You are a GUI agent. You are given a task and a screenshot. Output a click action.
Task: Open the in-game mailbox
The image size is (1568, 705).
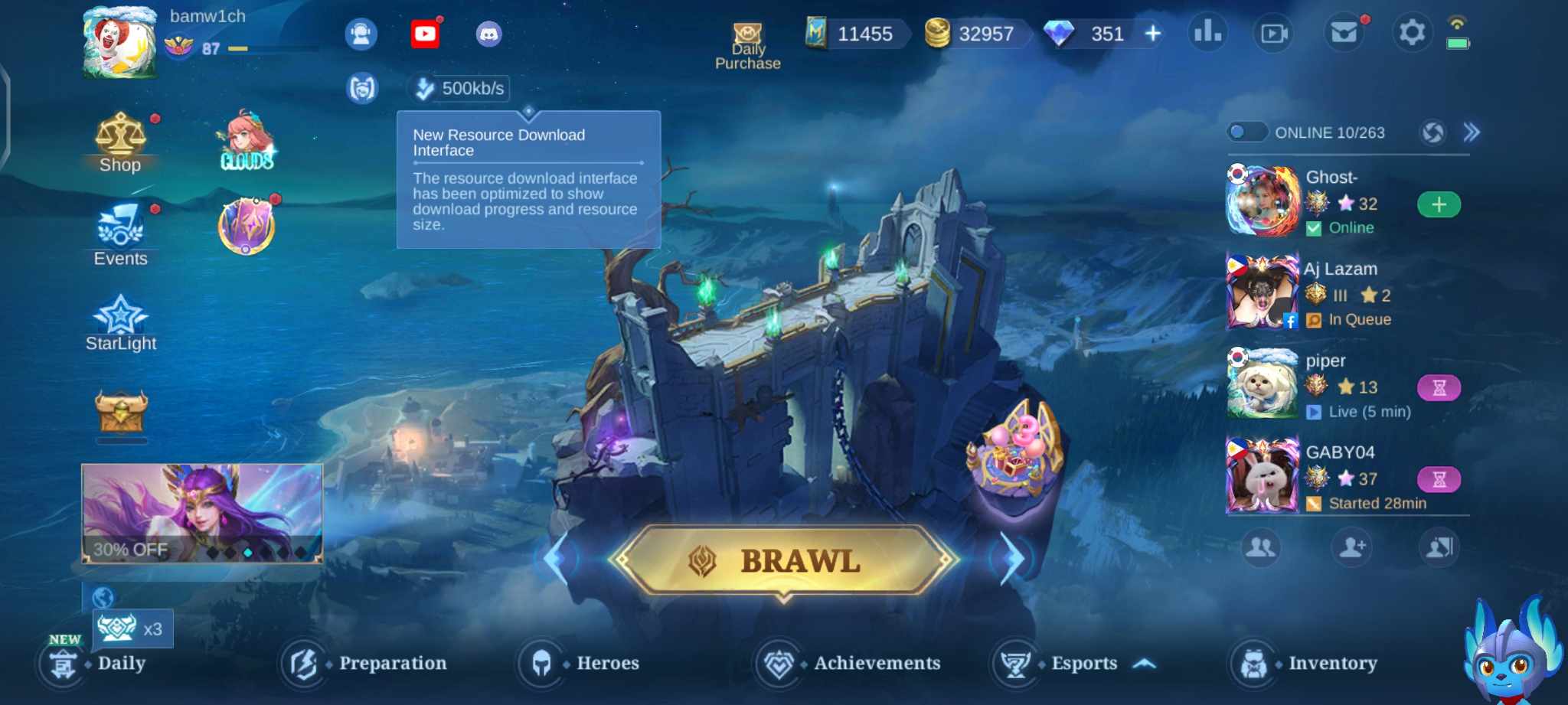[1344, 33]
